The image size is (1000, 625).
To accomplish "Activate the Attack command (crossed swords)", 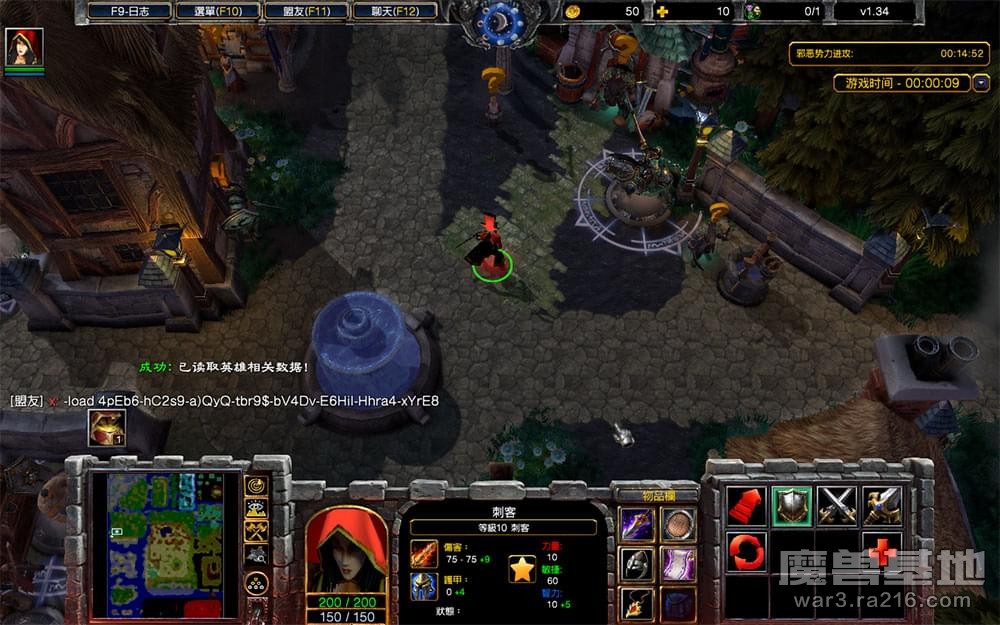I will click(836, 506).
